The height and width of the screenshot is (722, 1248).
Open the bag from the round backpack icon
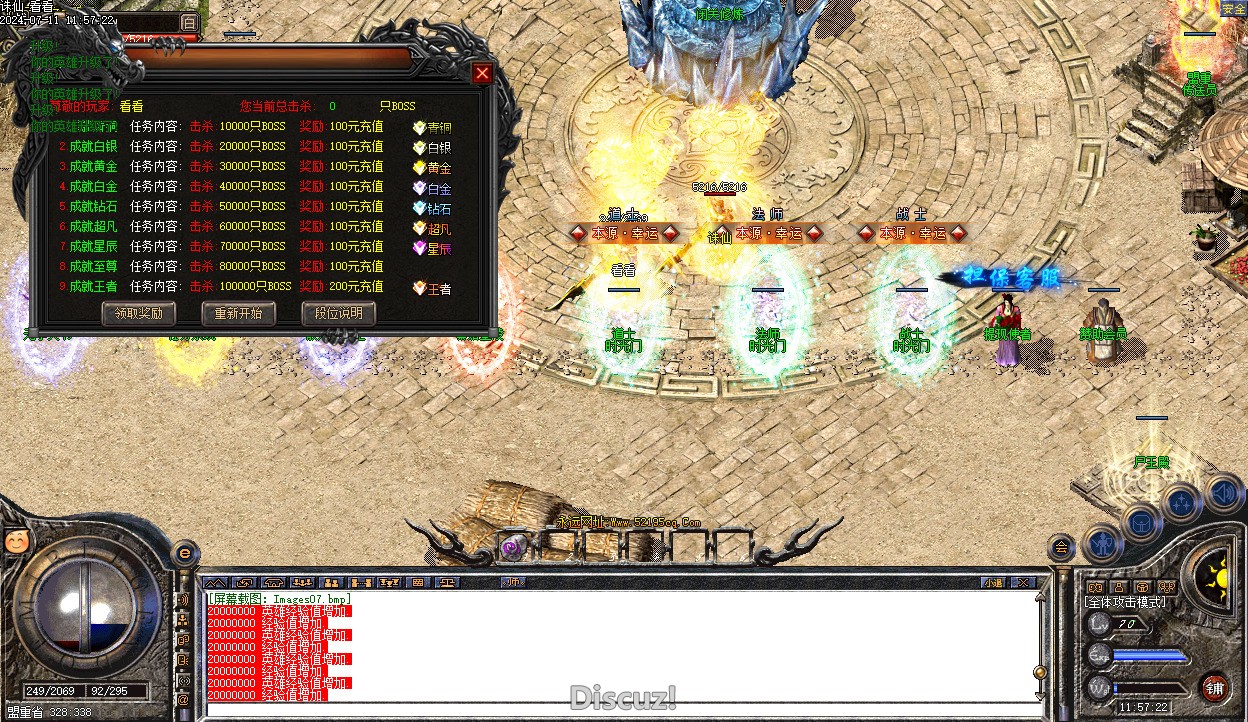tap(1141, 522)
